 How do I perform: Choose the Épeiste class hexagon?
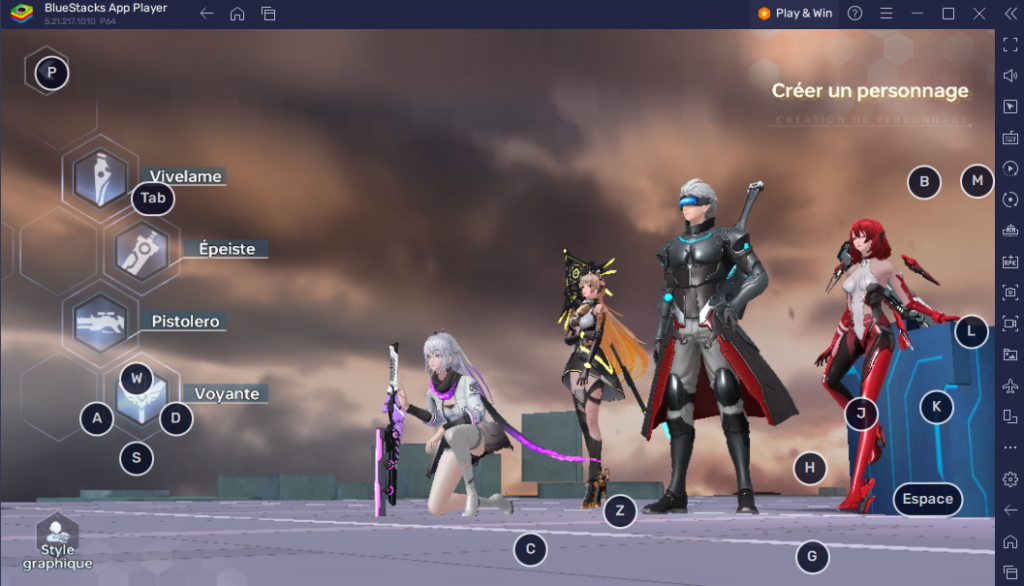tap(141, 250)
